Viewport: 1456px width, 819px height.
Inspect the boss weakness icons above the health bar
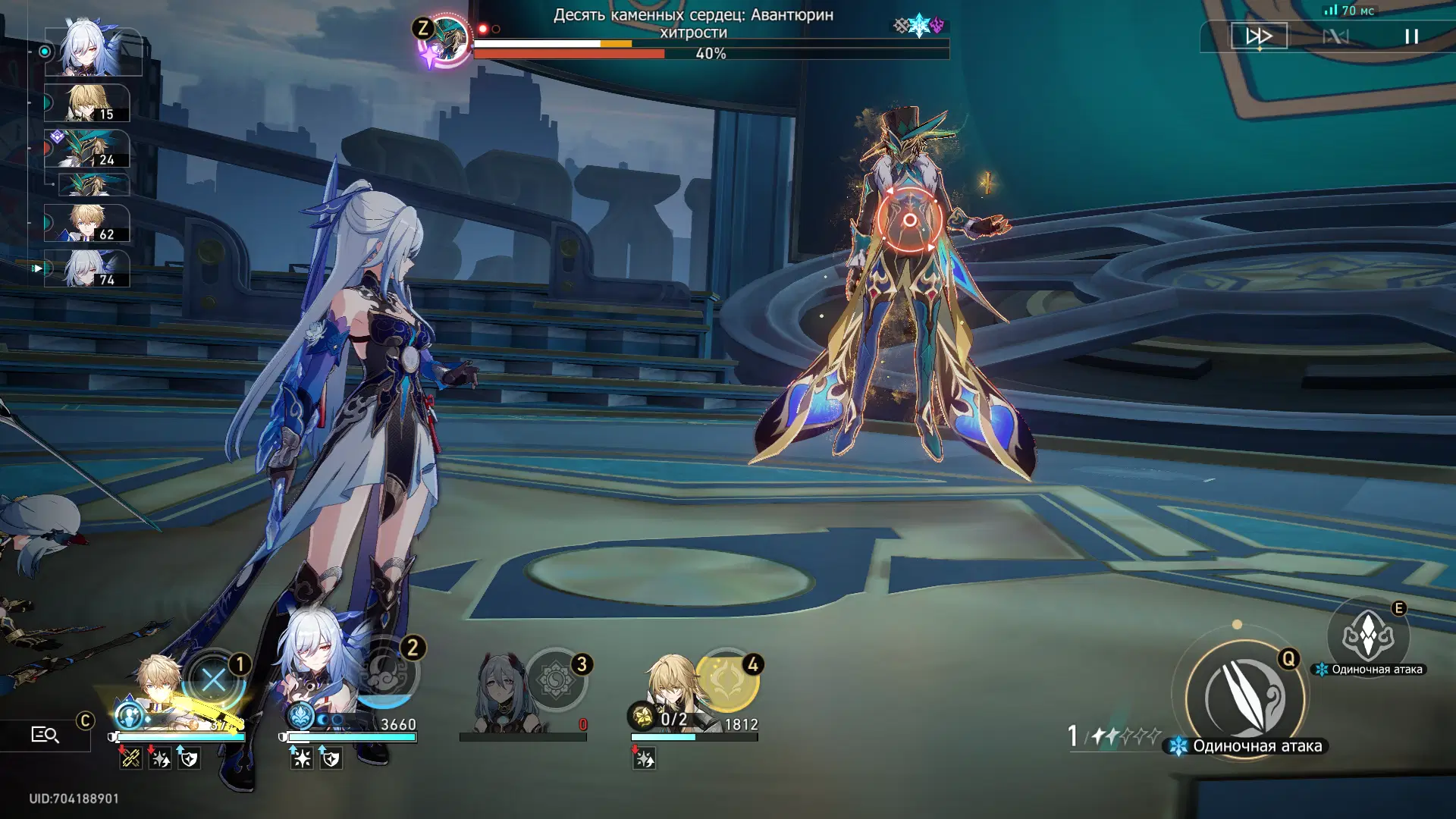click(919, 26)
